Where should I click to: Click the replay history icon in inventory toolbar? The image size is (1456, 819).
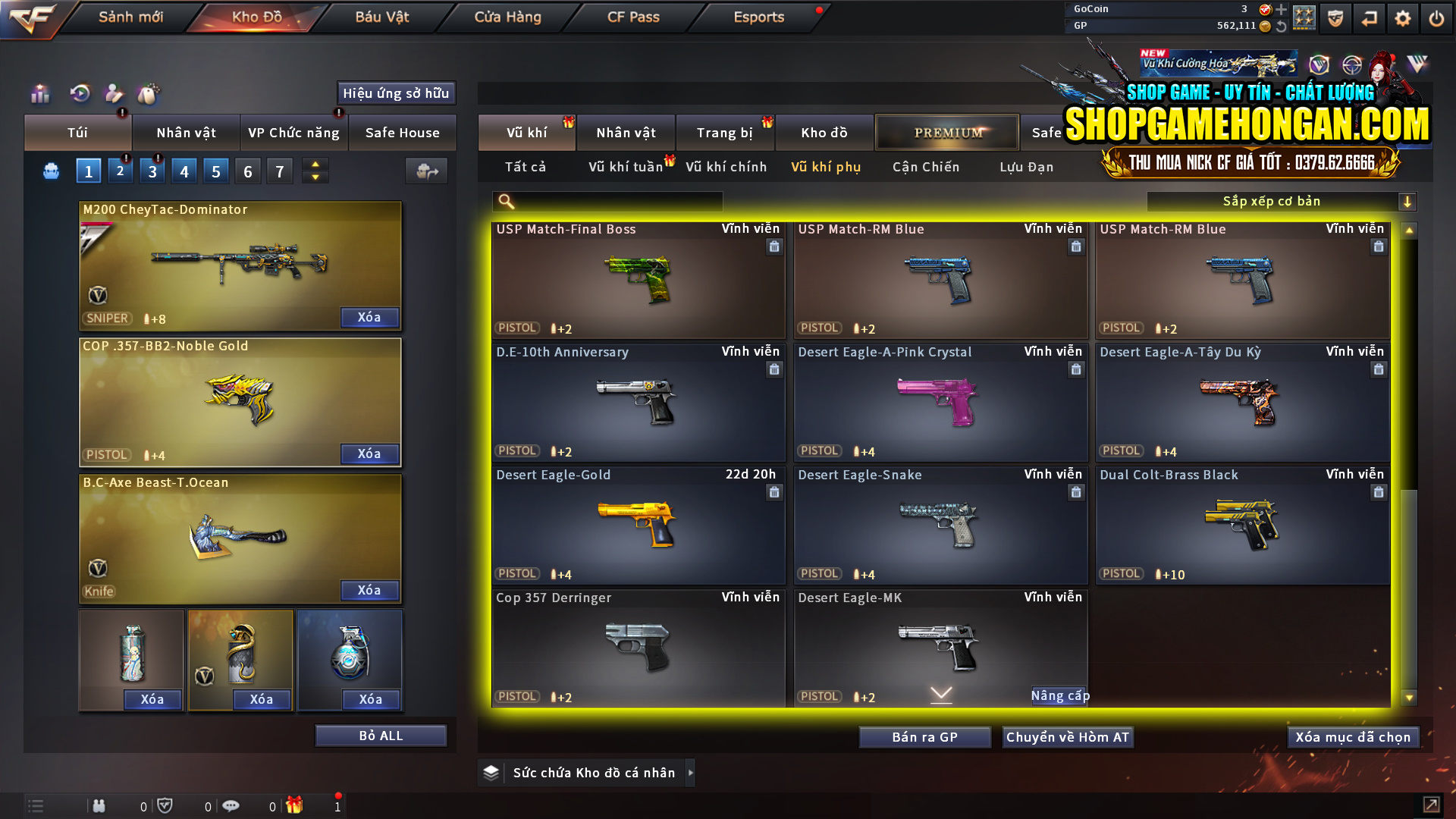click(x=79, y=94)
